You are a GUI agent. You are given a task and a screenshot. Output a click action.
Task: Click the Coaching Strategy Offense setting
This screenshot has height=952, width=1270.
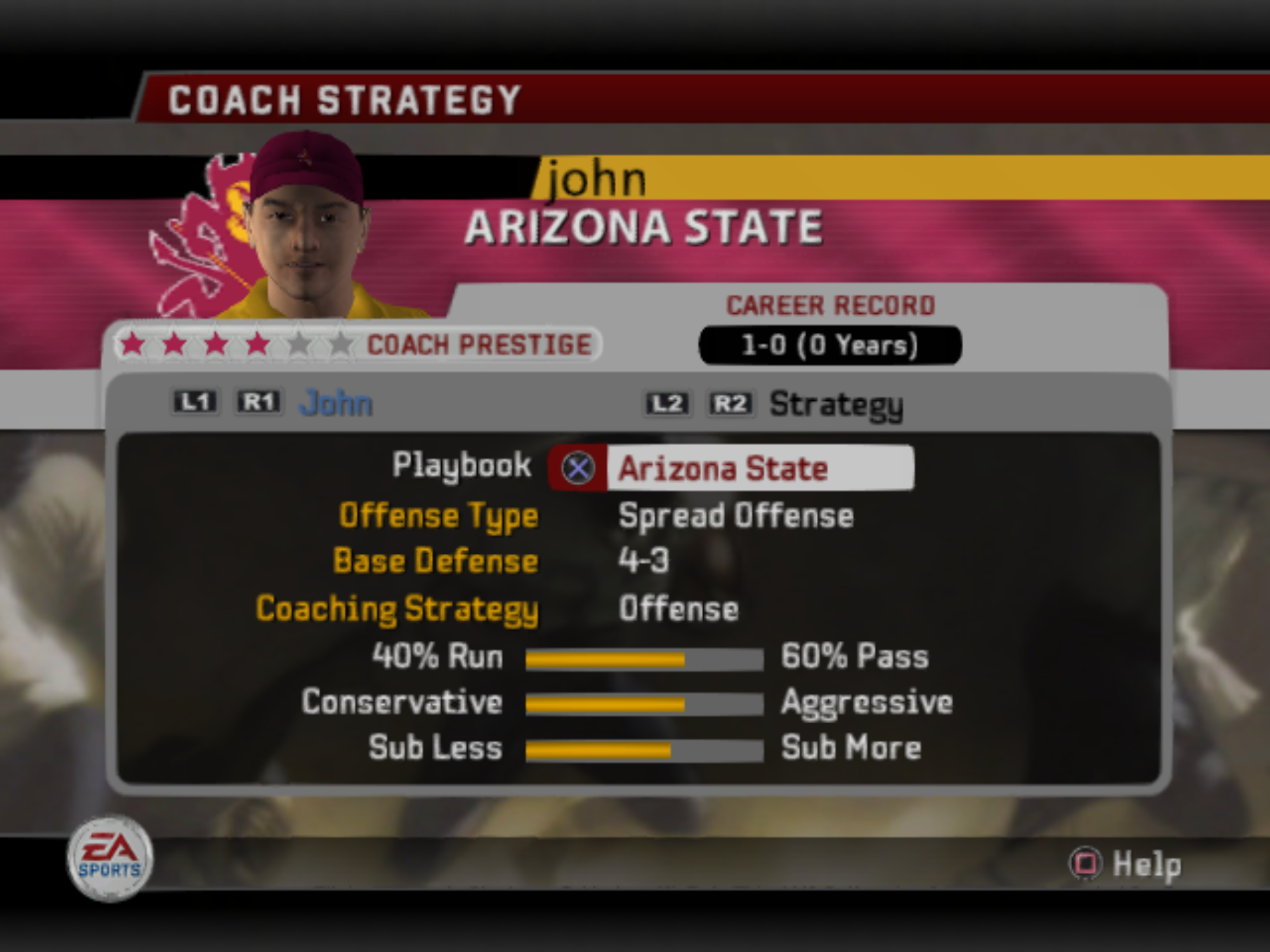(x=679, y=609)
